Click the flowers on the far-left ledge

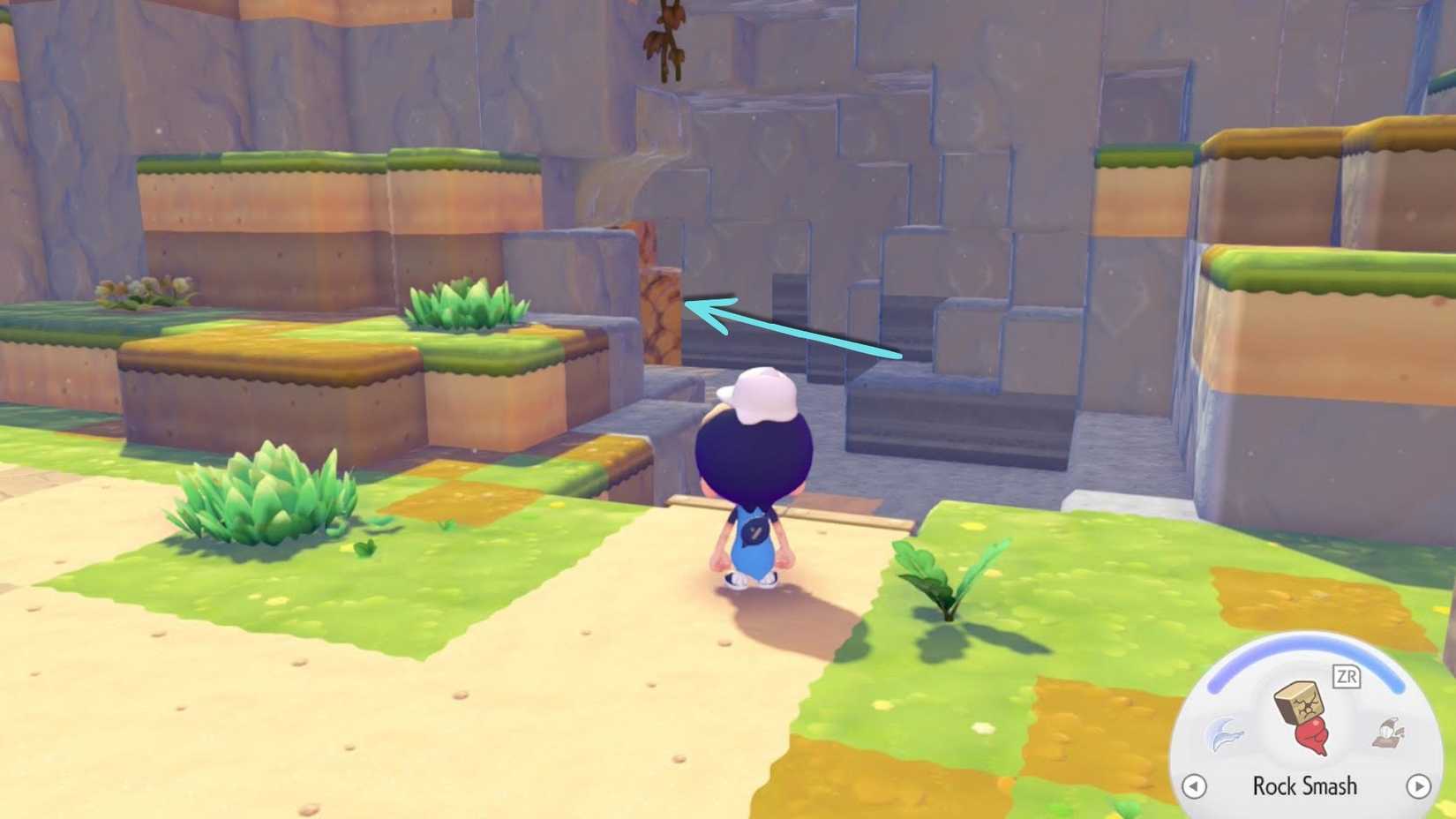(141, 287)
